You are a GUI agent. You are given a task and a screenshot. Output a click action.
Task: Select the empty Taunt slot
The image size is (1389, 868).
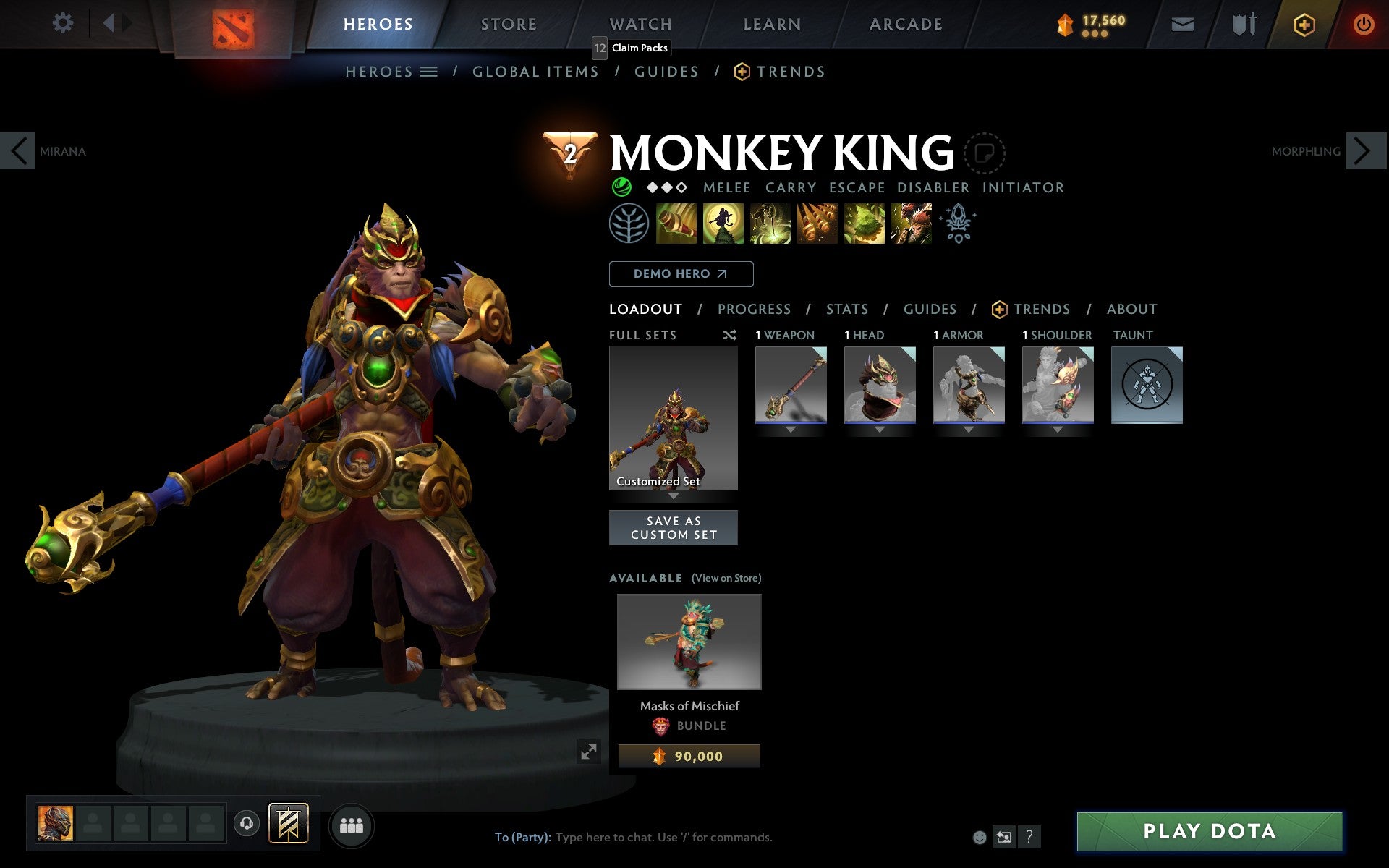pos(1147,385)
